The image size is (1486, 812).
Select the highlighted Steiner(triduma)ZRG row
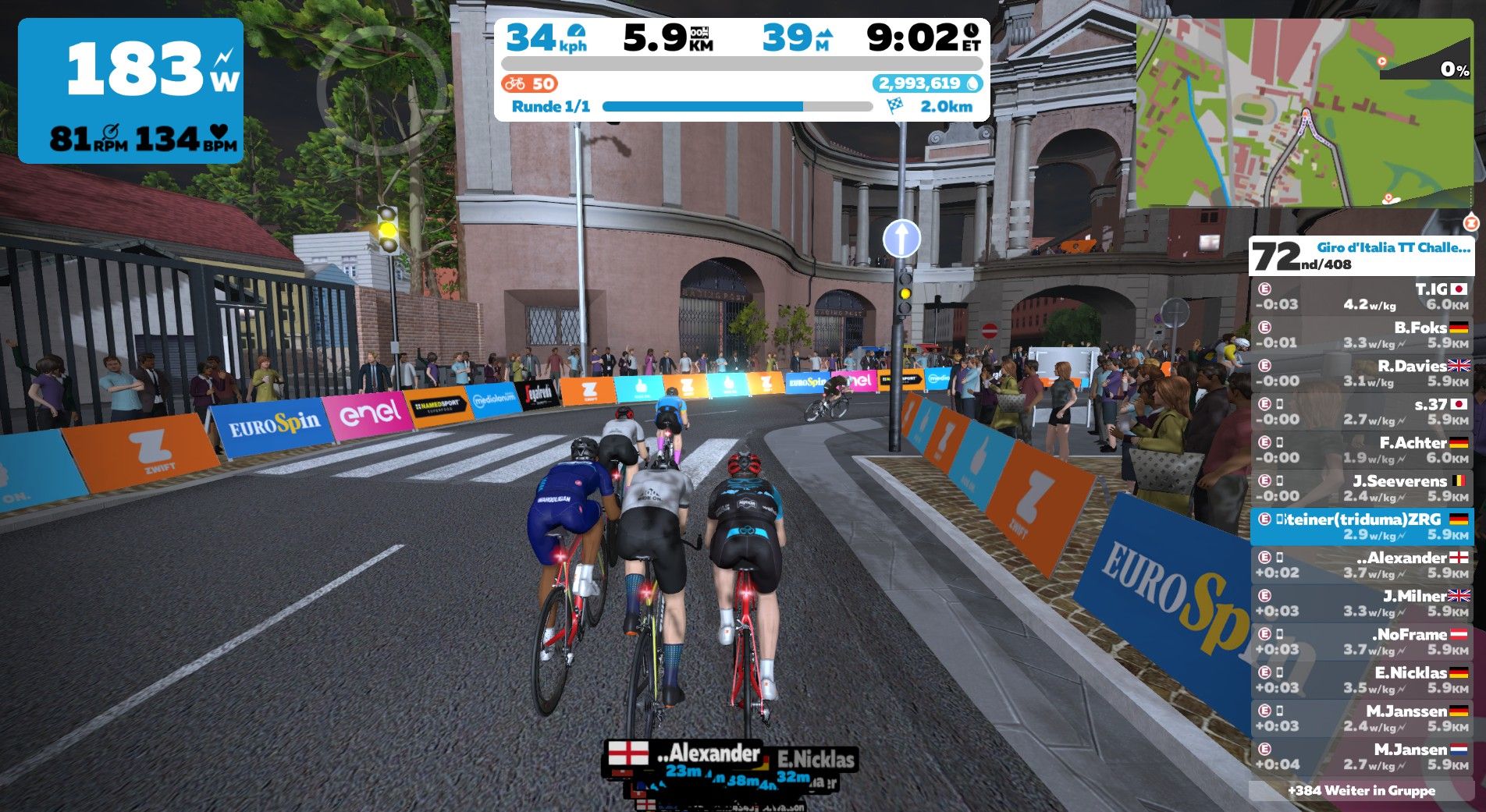pyautogui.click(x=1362, y=527)
